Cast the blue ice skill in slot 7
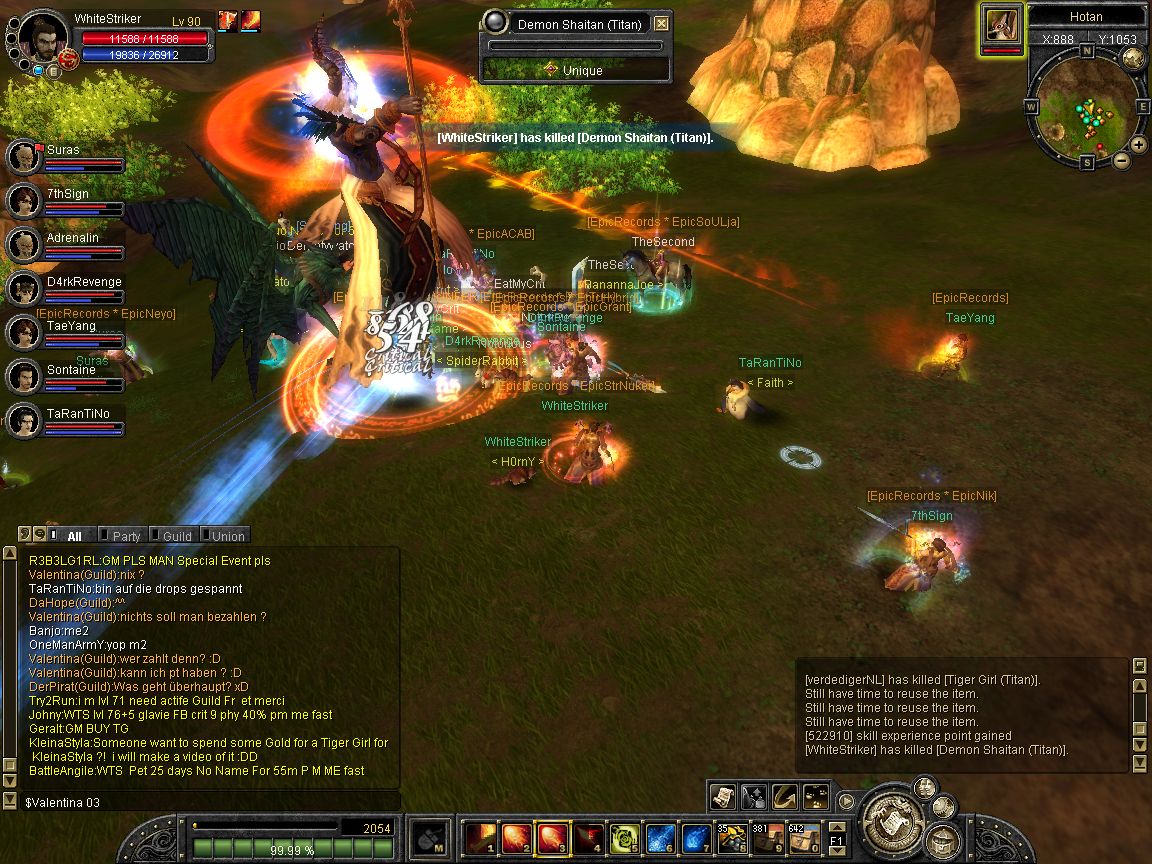 pyautogui.click(x=697, y=836)
